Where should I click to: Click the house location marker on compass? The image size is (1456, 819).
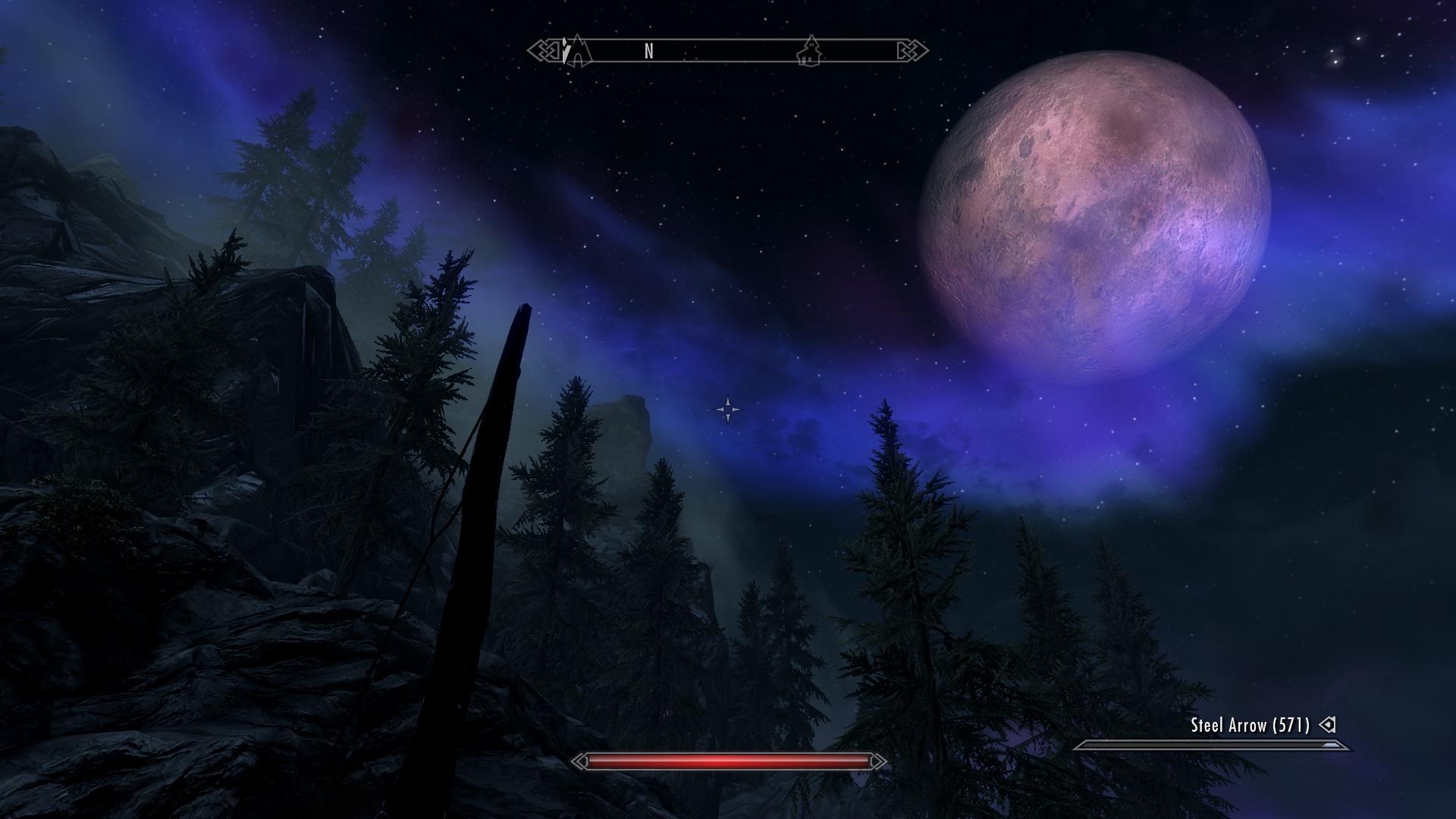(810, 51)
